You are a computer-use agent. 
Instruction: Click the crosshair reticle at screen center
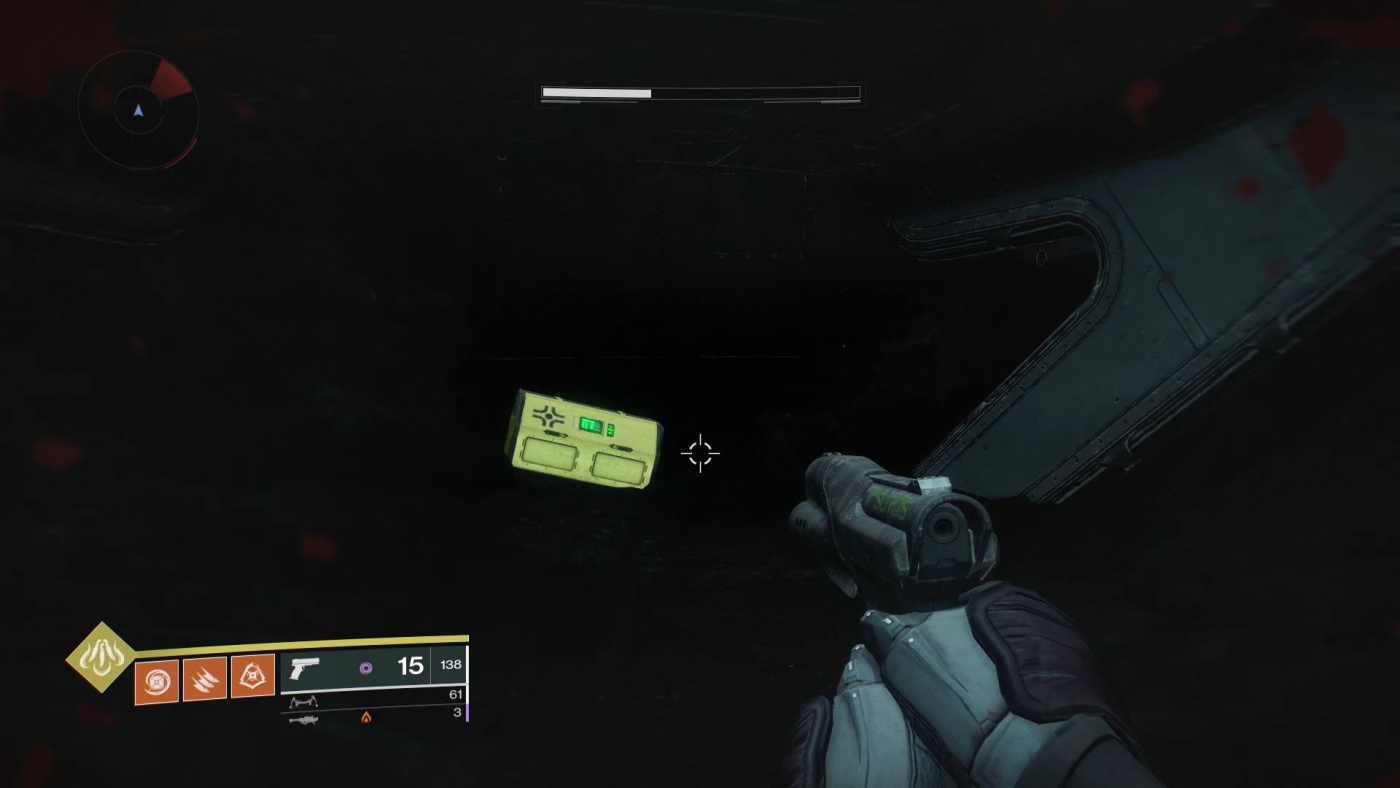click(700, 453)
